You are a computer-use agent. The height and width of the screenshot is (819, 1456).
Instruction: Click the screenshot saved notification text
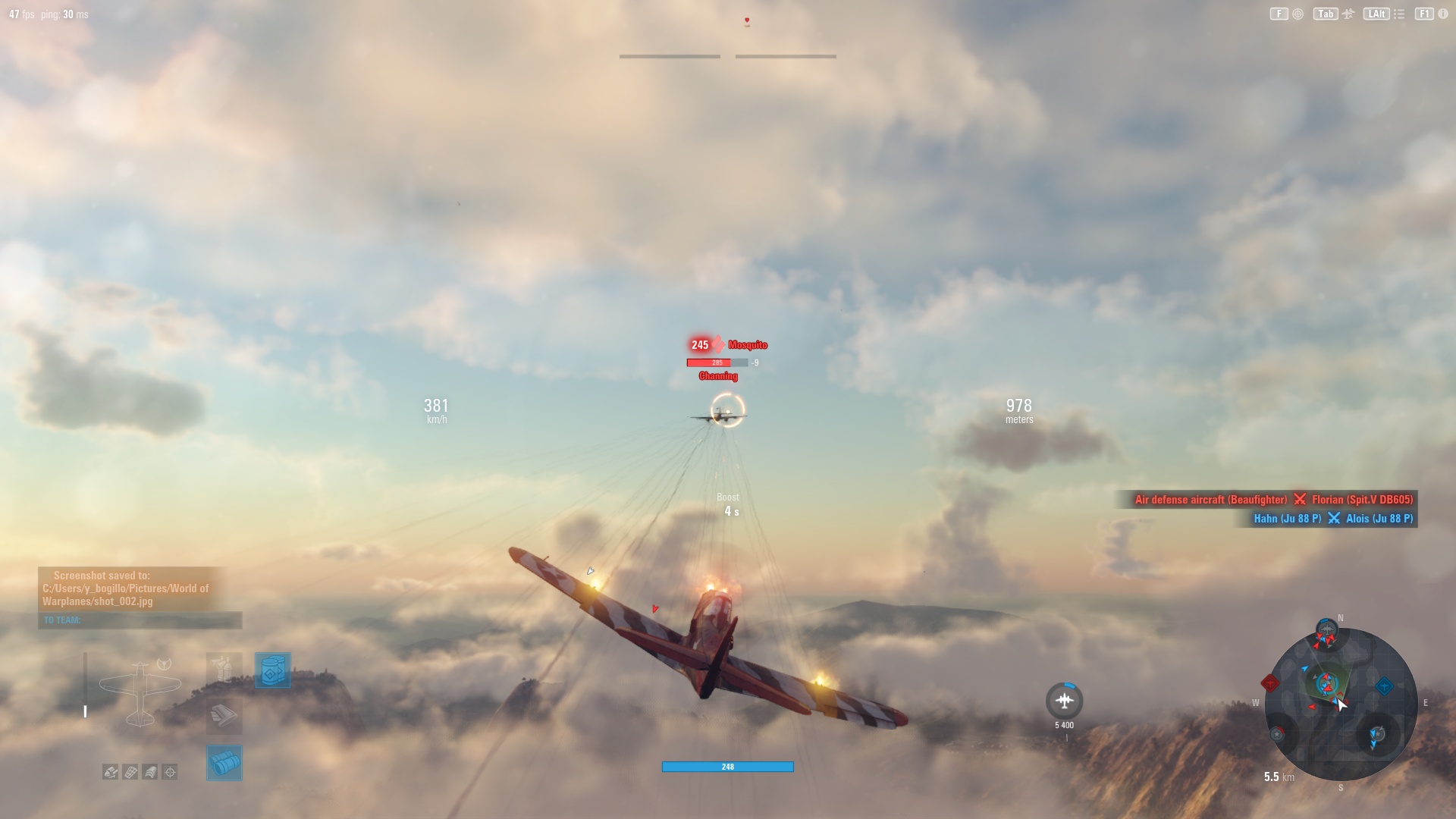[x=125, y=588]
